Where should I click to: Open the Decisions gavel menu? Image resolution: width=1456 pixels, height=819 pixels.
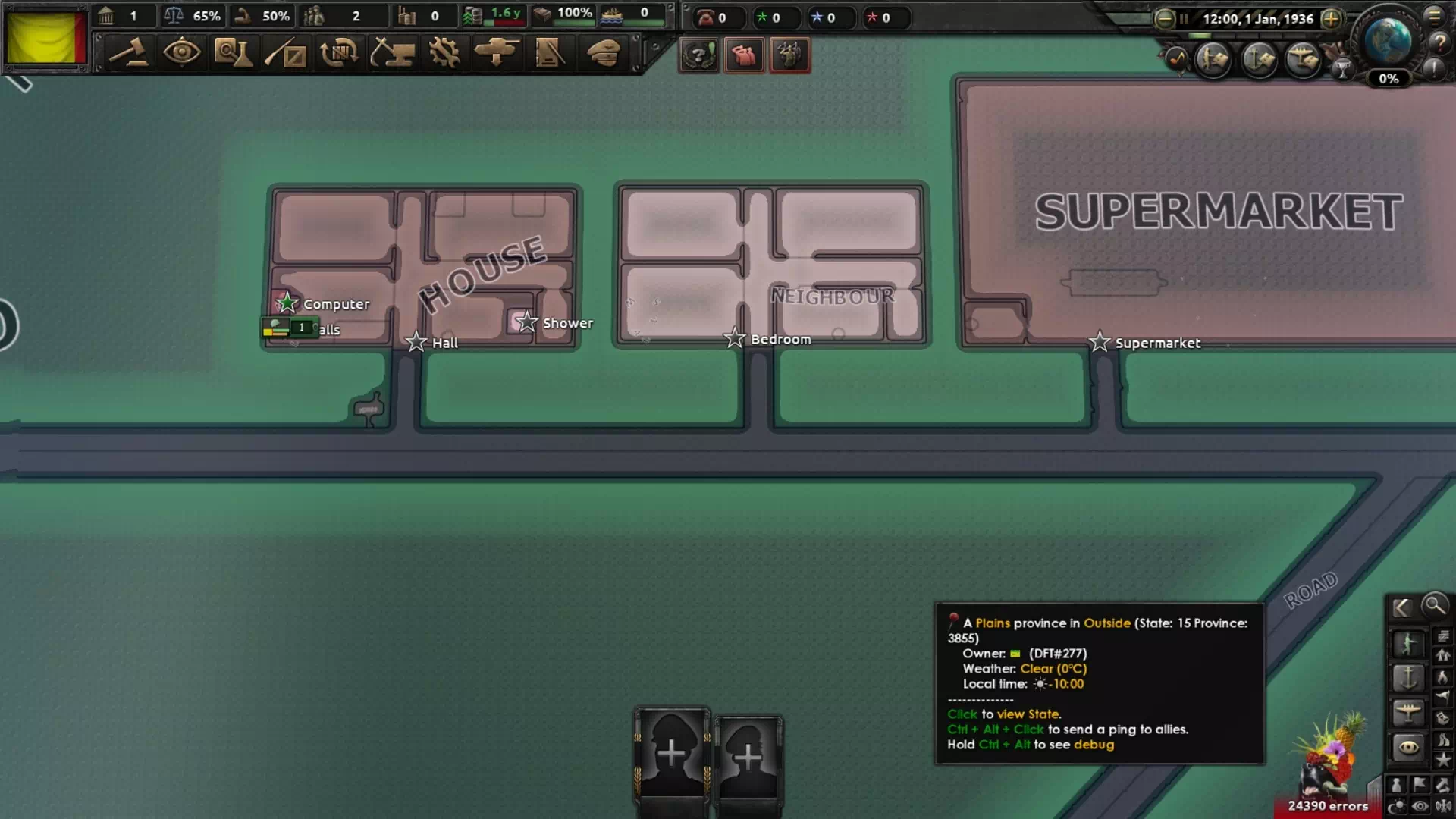[x=129, y=53]
